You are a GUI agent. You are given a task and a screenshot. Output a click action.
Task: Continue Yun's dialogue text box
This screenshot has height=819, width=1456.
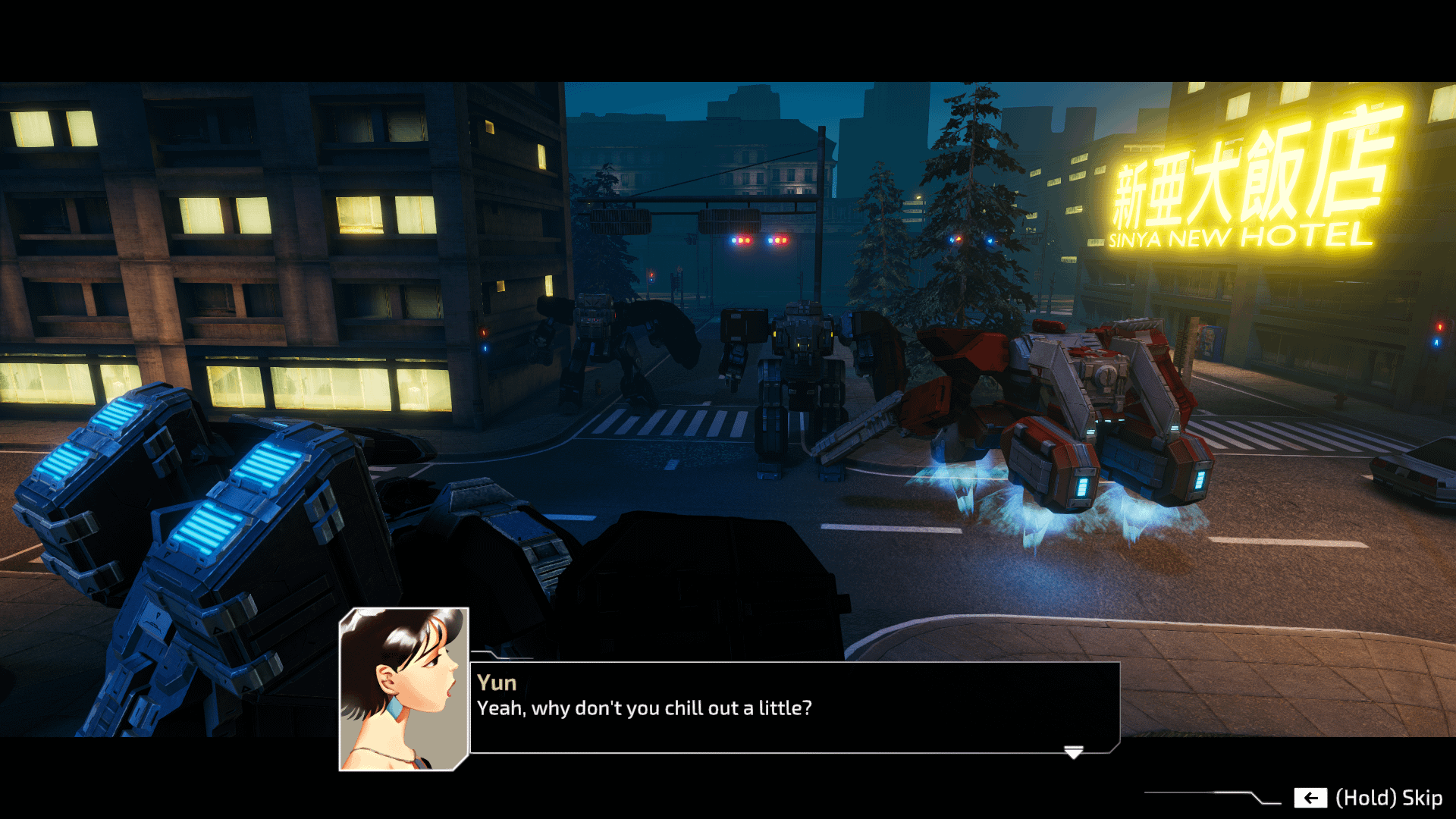click(793, 707)
